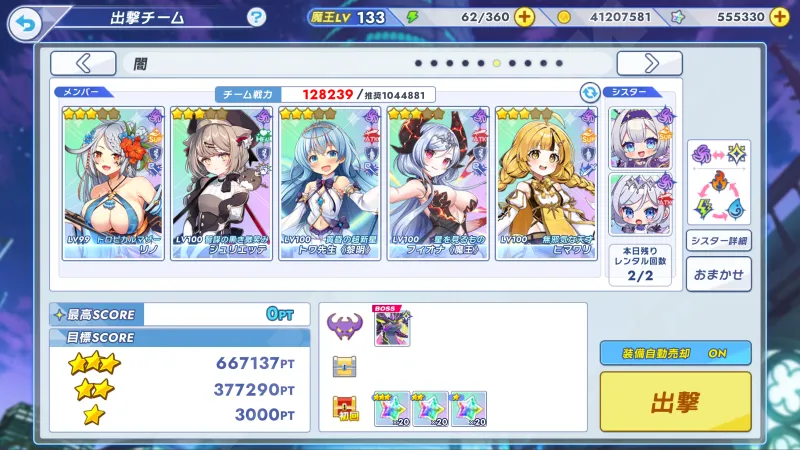The height and width of the screenshot is (450, 800).
Task: Add gems with the plus button
Action: tap(783, 17)
